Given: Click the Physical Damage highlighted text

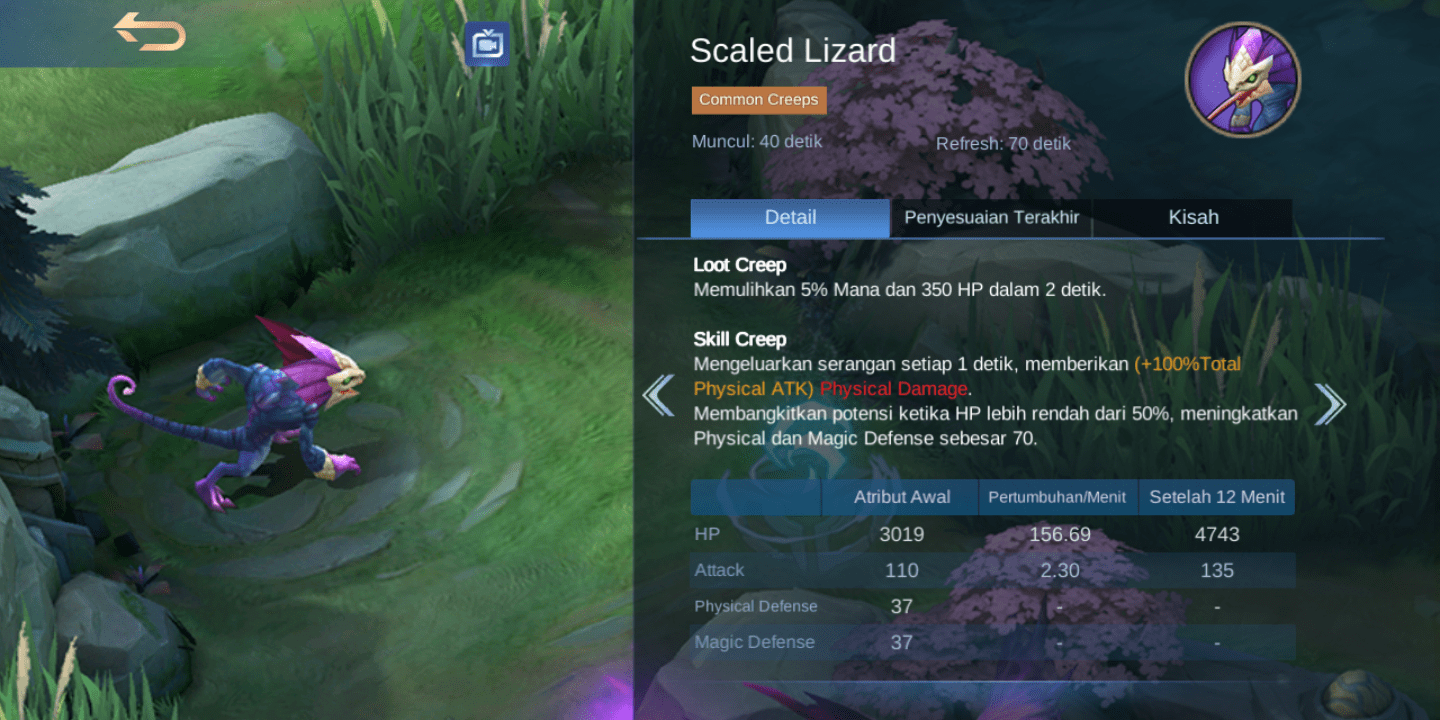Looking at the screenshot, I should pos(893,388).
